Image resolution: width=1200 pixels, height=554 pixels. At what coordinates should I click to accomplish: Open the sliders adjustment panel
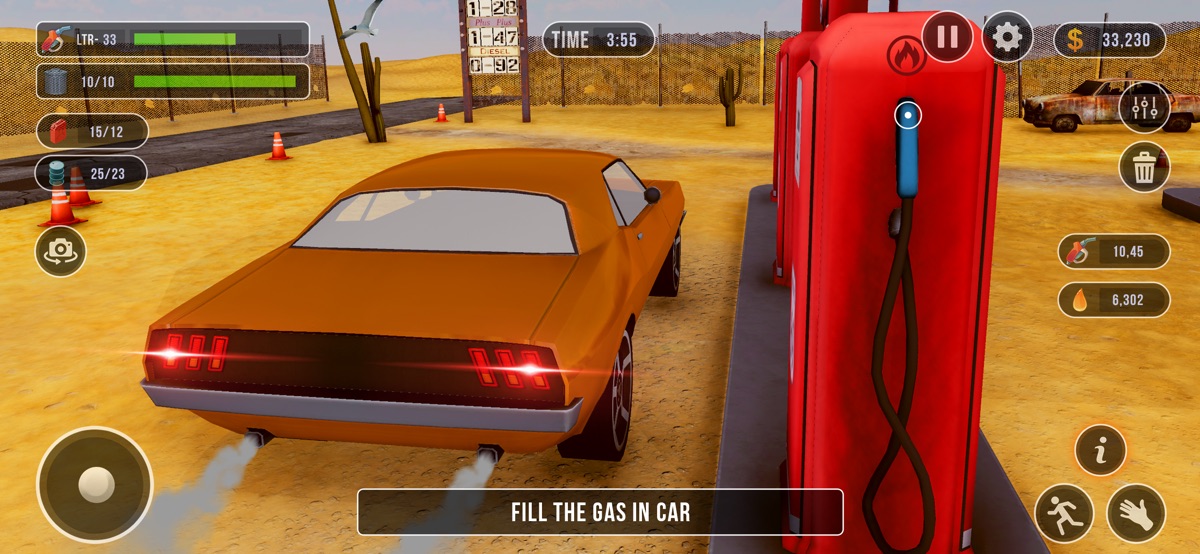click(1144, 107)
